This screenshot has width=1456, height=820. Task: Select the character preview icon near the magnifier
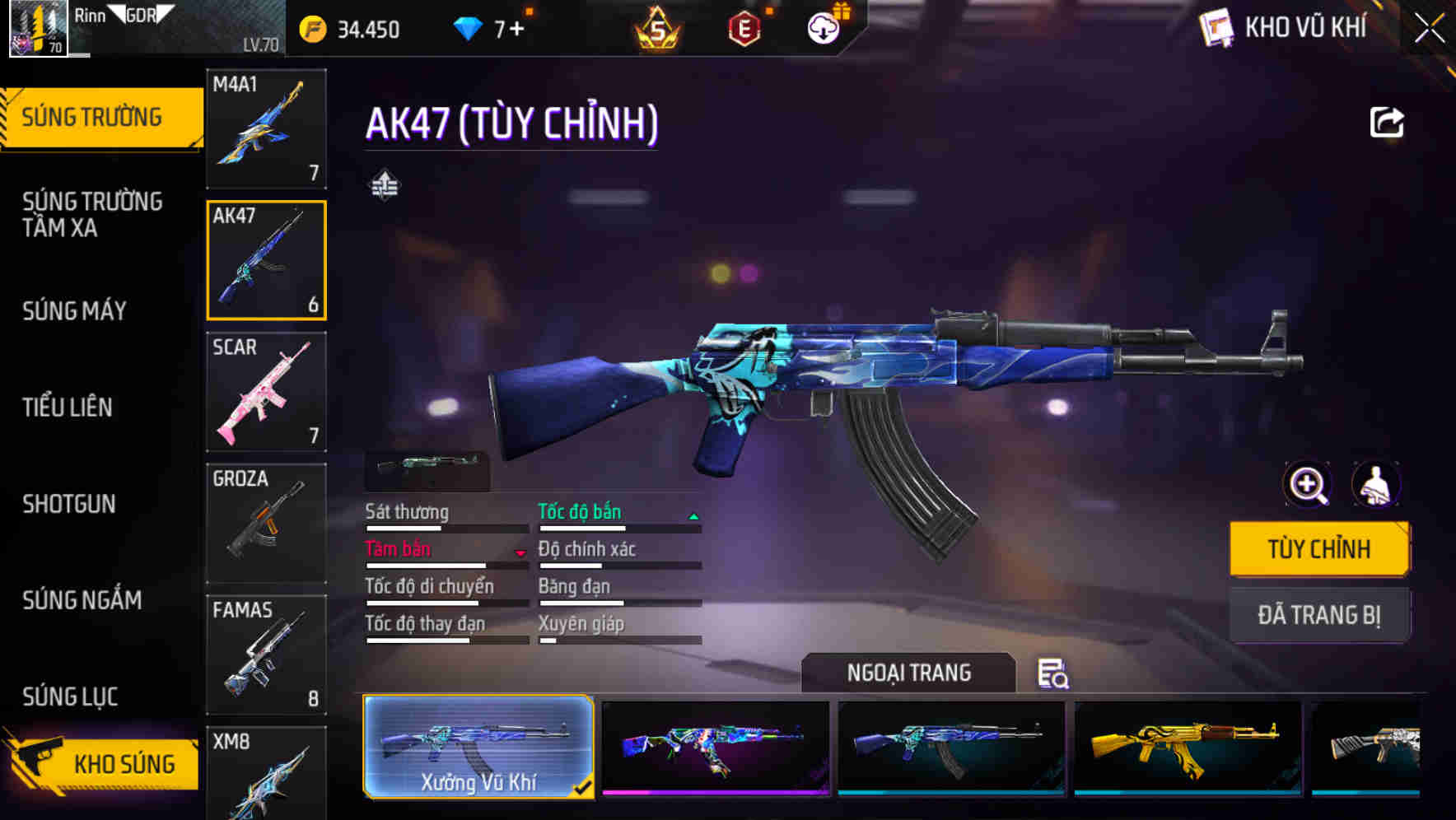[x=1378, y=485]
